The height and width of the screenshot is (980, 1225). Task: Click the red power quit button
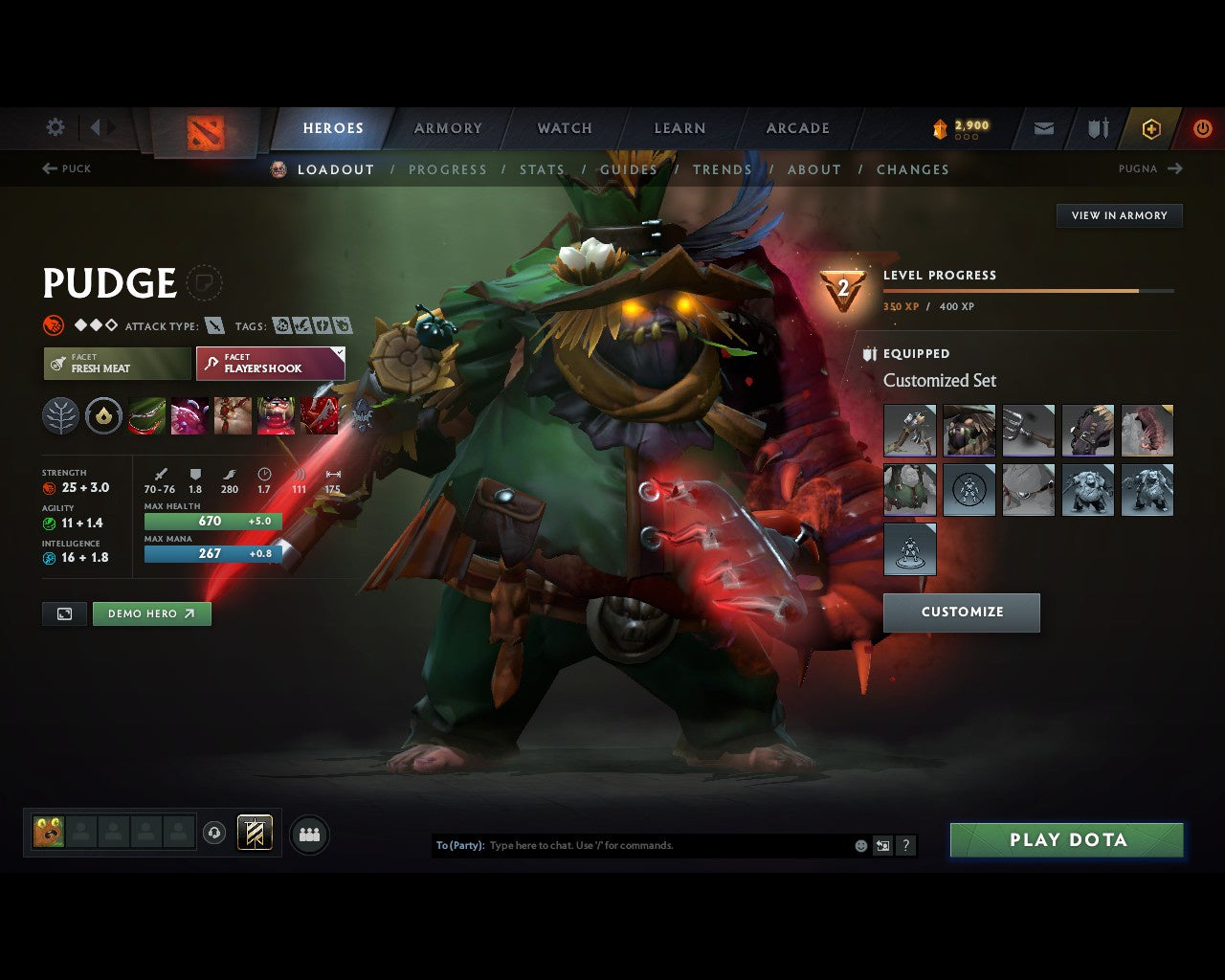[1202, 128]
